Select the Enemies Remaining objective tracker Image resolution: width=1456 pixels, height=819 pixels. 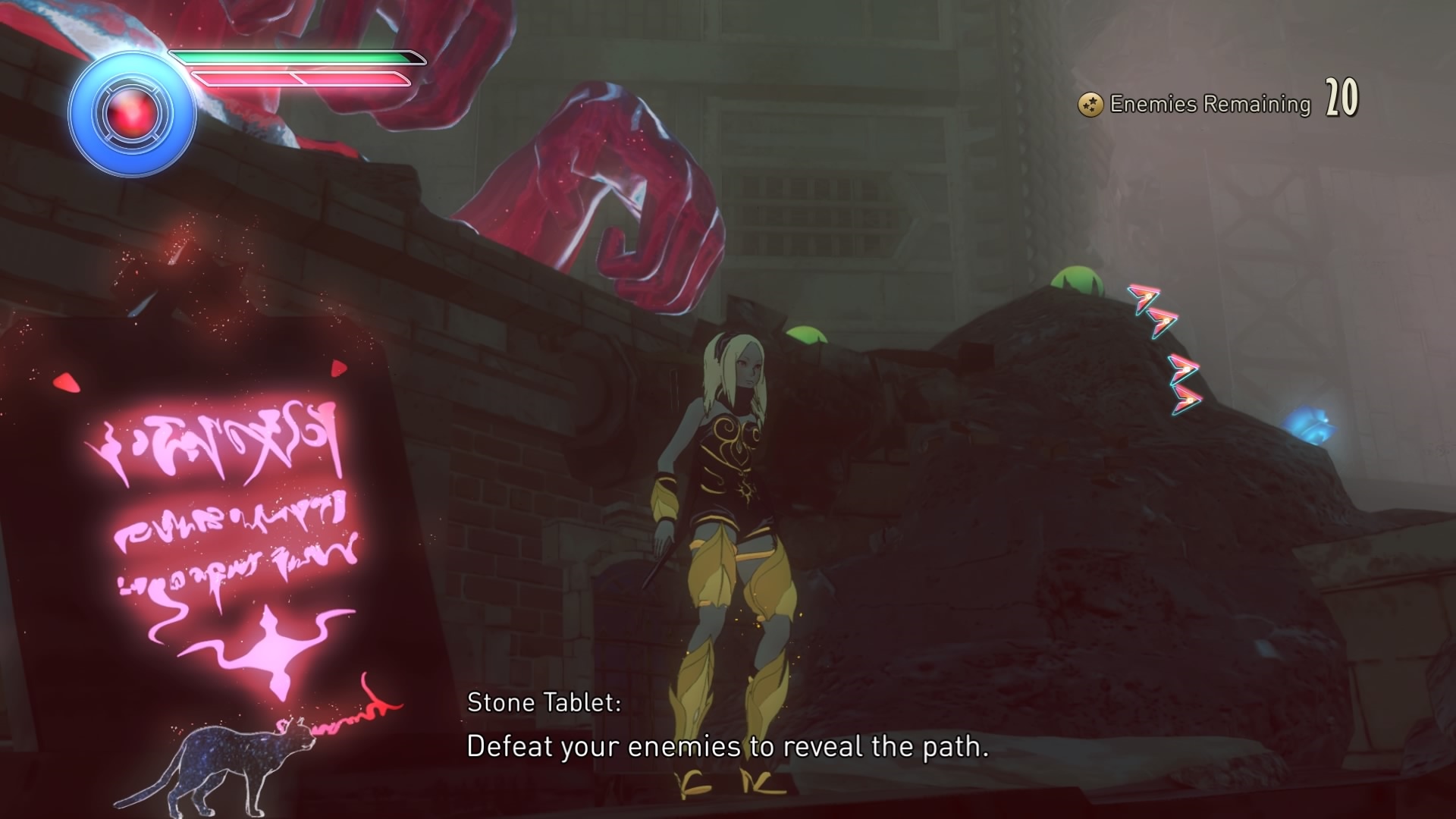click(x=1217, y=103)
